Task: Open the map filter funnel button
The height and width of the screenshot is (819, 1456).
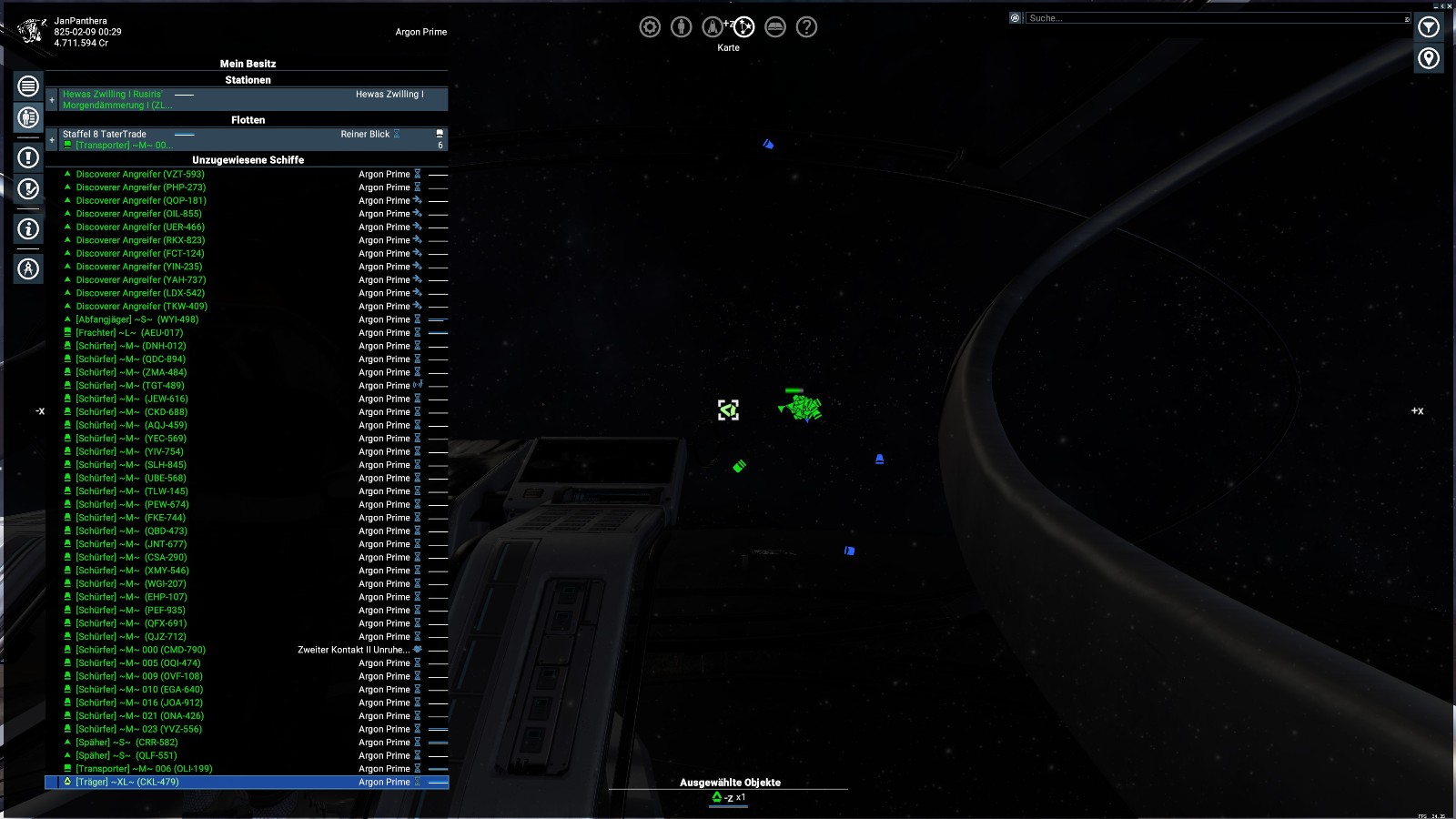Action: (1429, 27)
